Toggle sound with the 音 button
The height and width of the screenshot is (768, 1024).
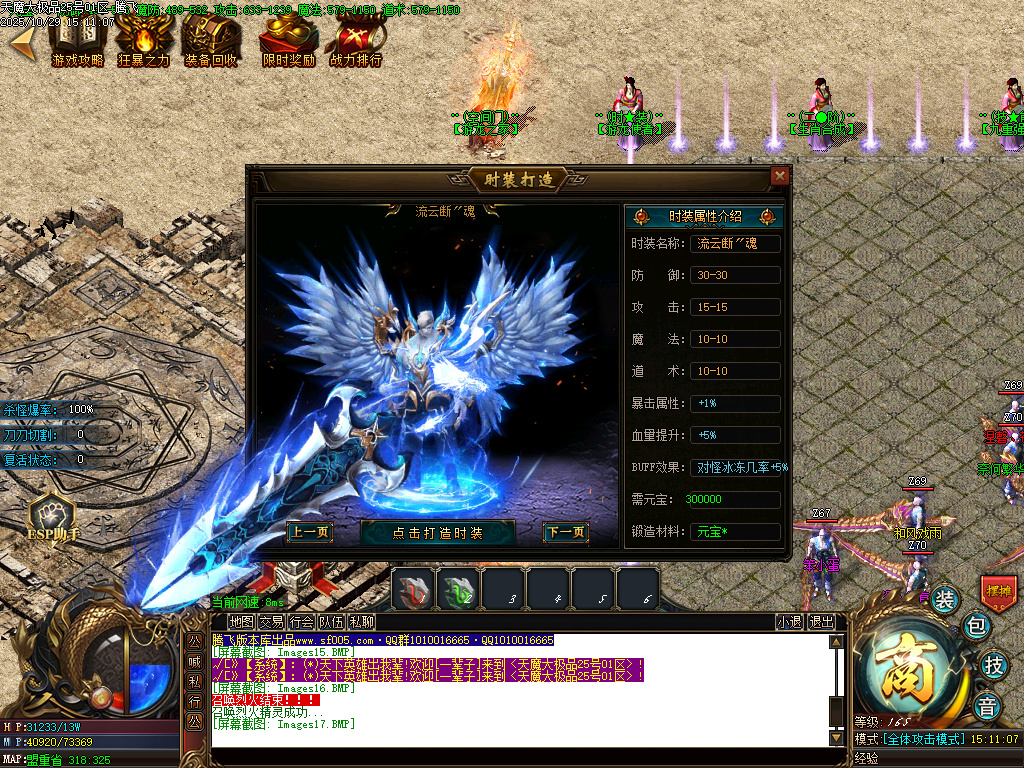pyautogui.click(x=987, y=704)
